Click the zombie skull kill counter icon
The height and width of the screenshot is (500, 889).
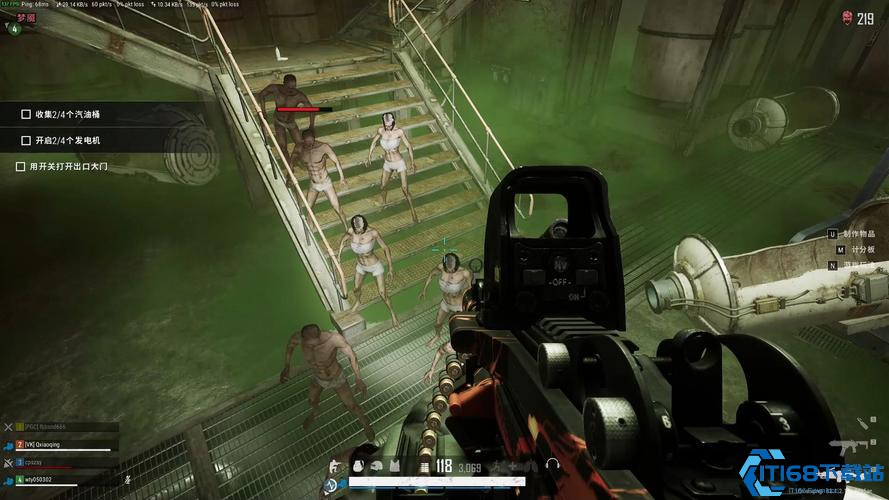[848, 17]
